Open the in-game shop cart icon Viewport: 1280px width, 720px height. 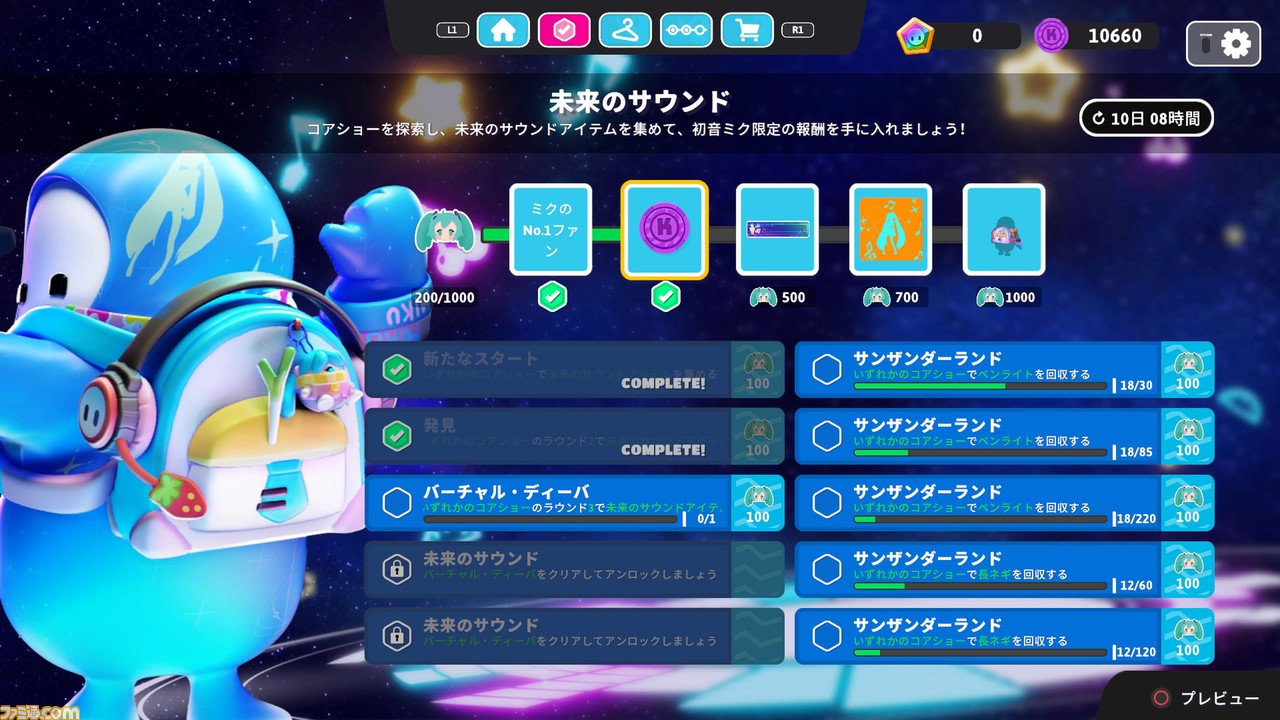tap(748, 30)
